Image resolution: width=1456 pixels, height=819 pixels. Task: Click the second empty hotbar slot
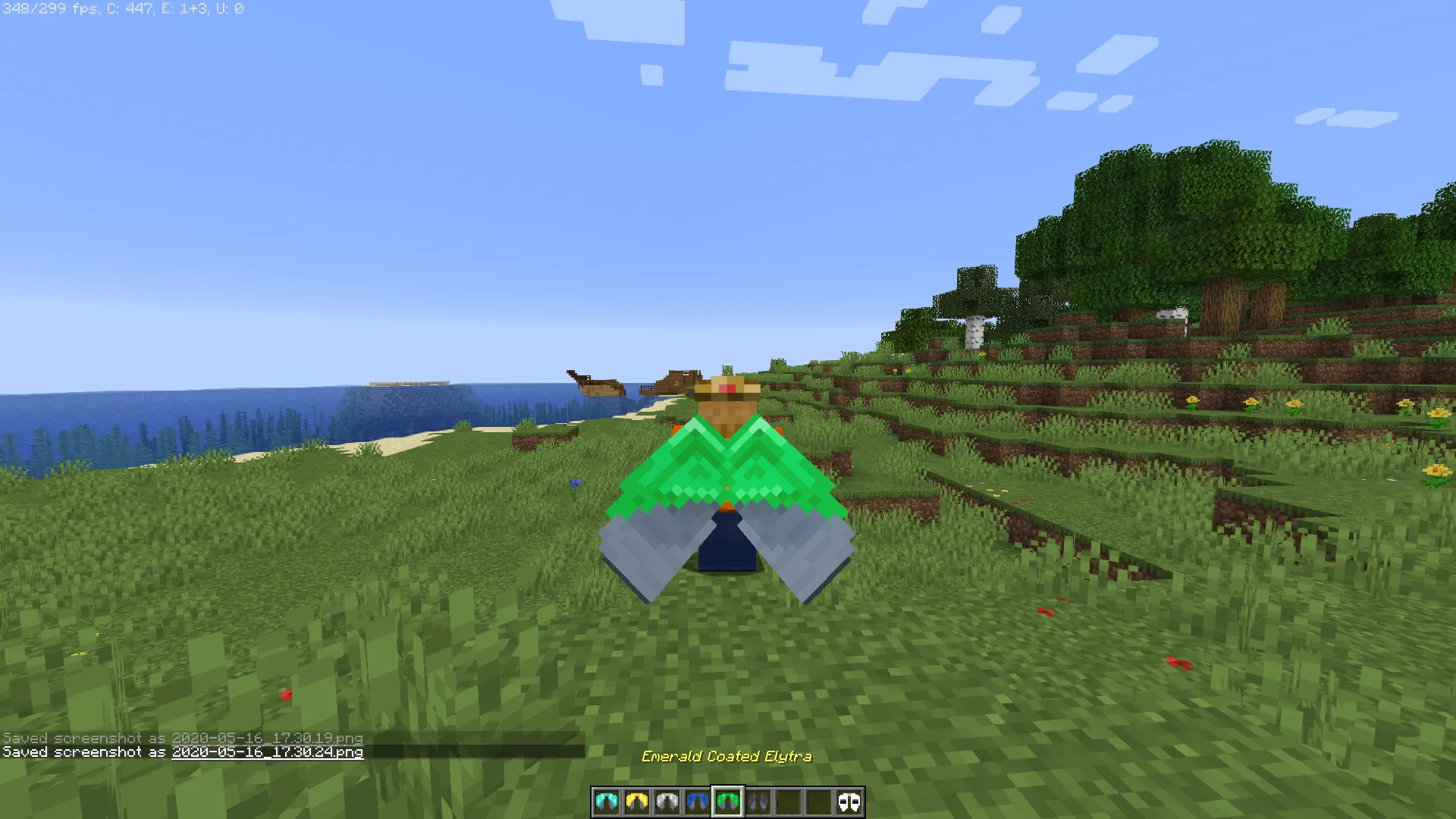pos(817,804)
